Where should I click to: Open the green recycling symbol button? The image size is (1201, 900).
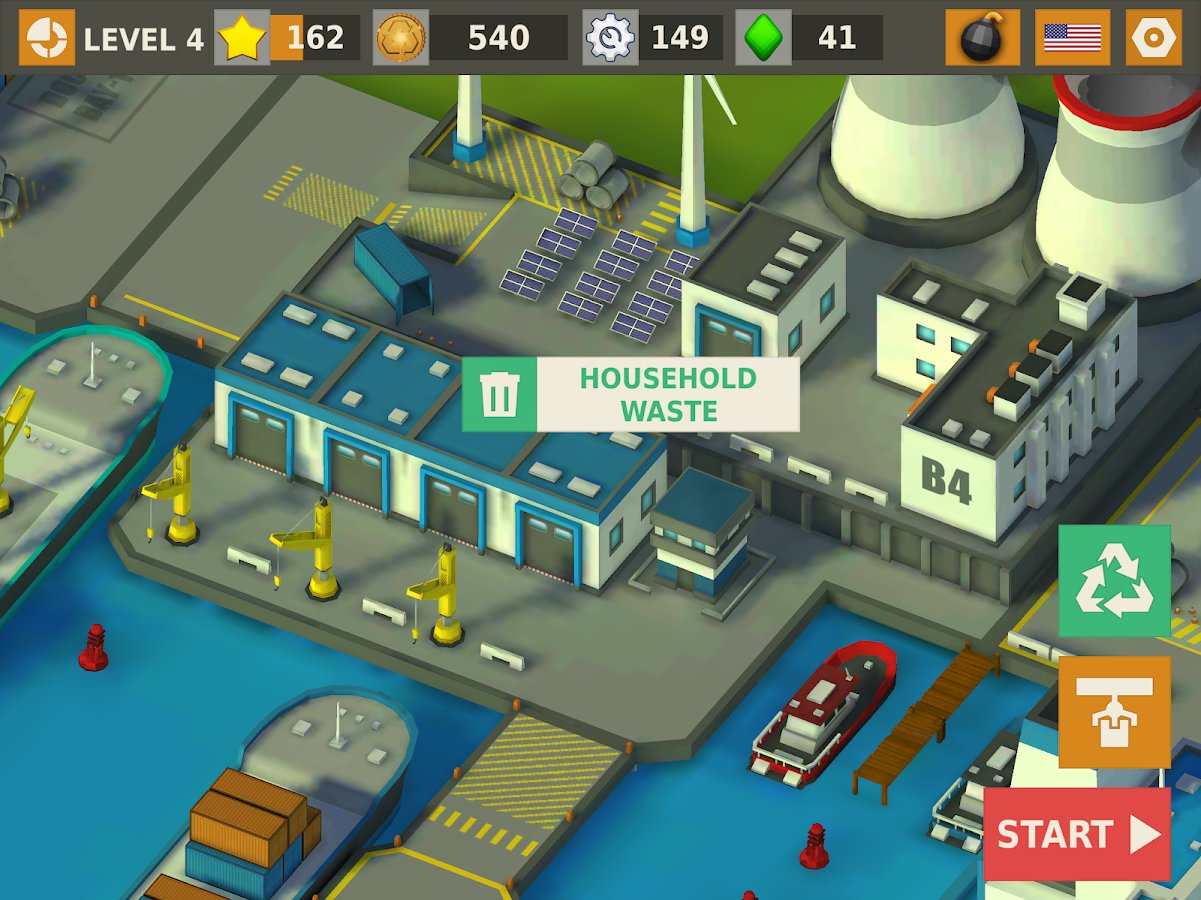click(1114, 581)
